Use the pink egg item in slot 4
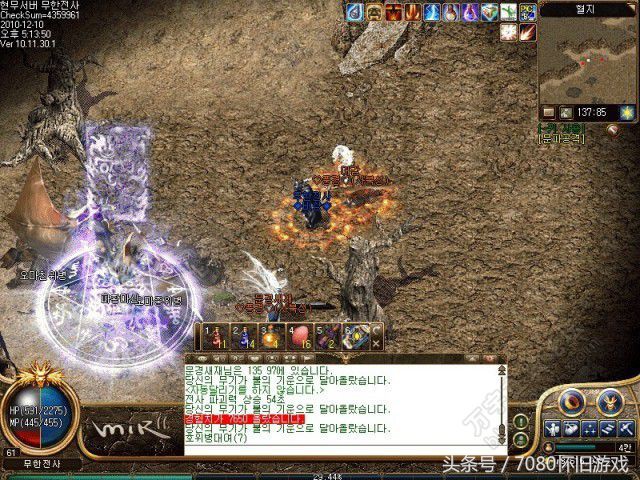This screenshot has width=640, height=480. pyautogui.click(x=299, y=336)
